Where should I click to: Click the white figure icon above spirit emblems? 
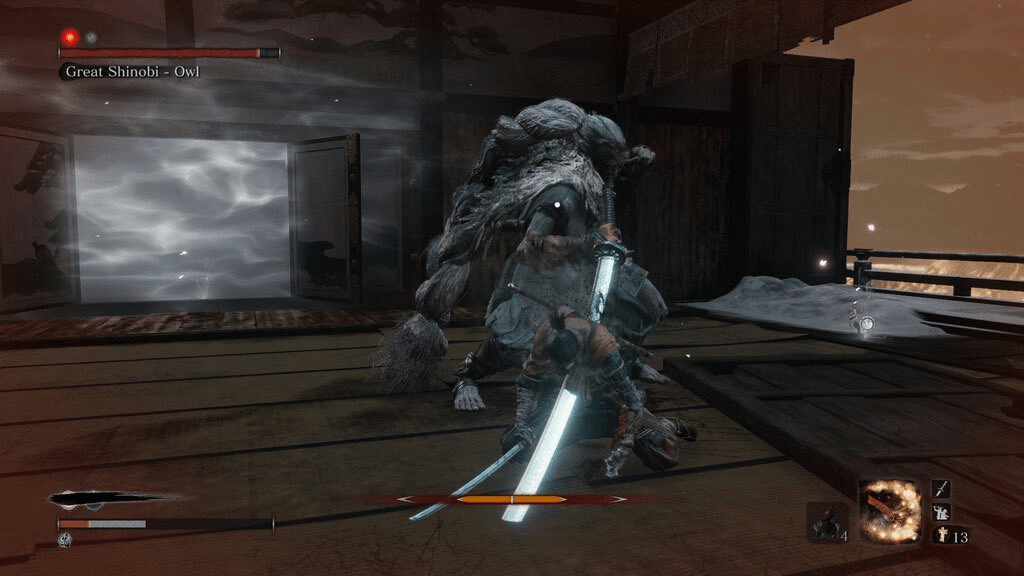coord(941,512)
